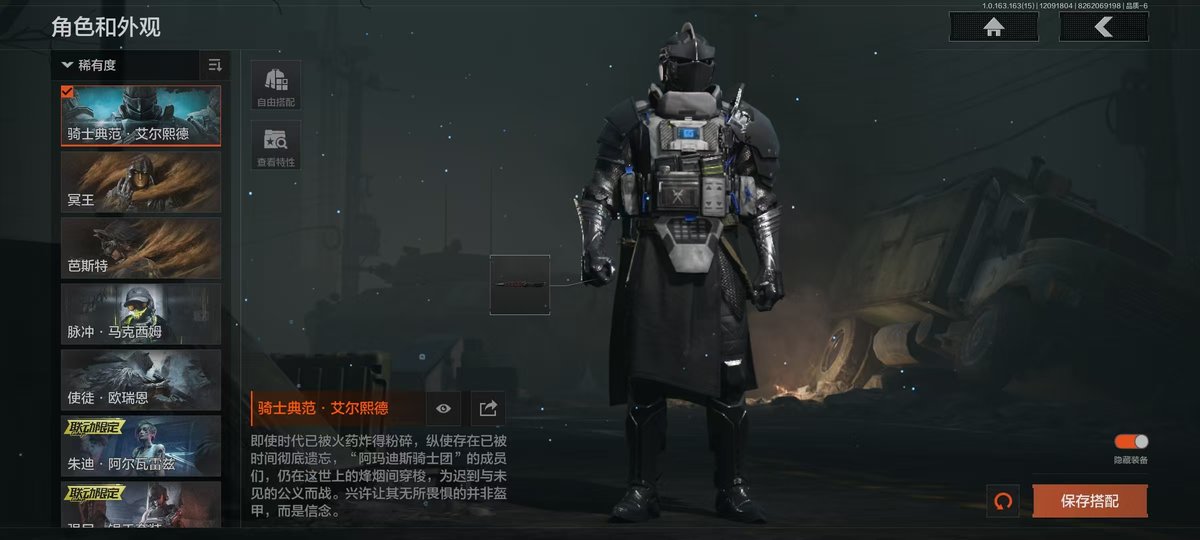Select the melee weapon slot

coord(519,285)
